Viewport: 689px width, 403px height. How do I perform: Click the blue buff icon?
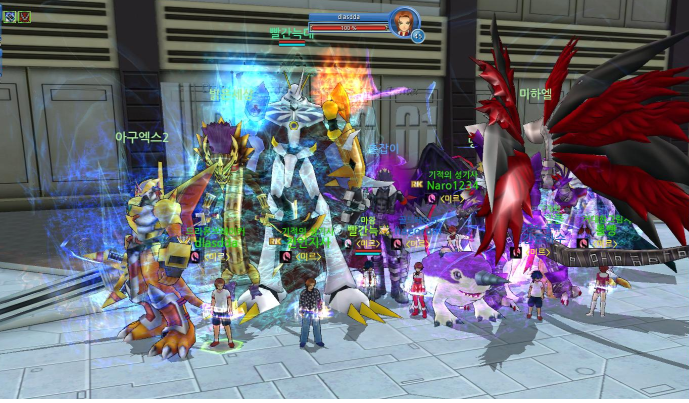pos(9,16)
